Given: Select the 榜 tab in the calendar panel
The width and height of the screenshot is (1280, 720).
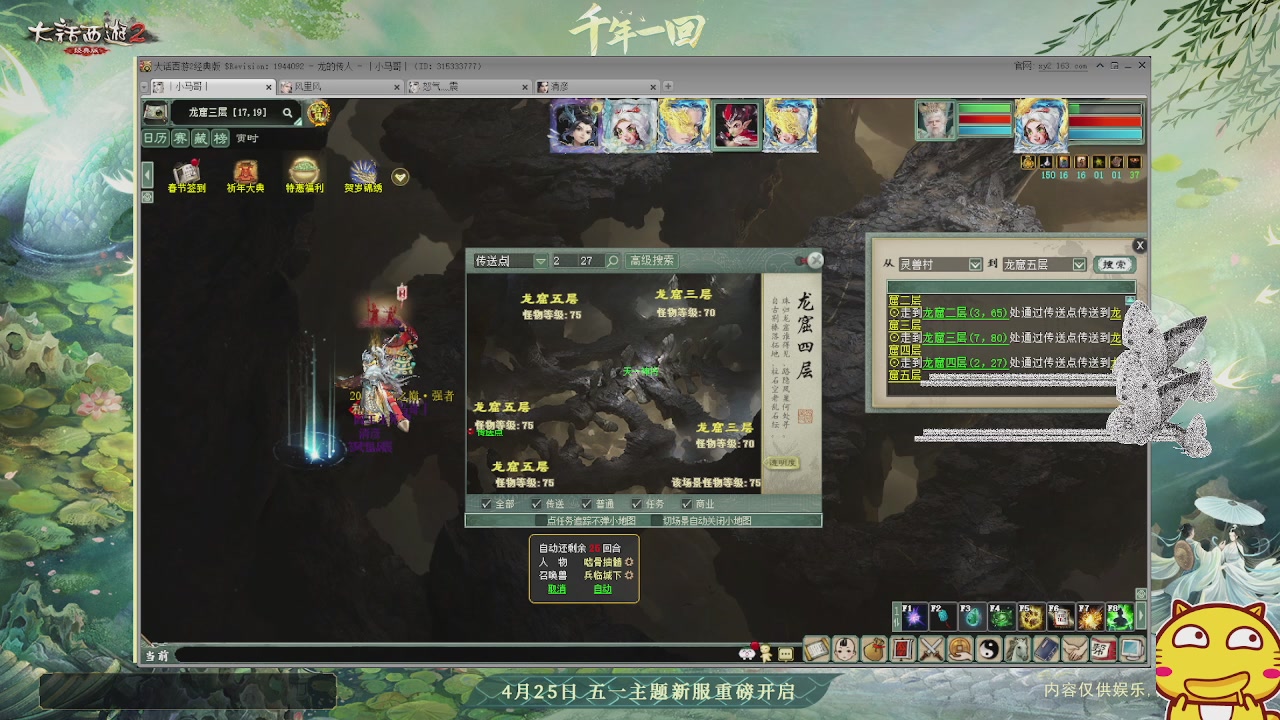Looking at the screenshot, I should coord(220,138).
